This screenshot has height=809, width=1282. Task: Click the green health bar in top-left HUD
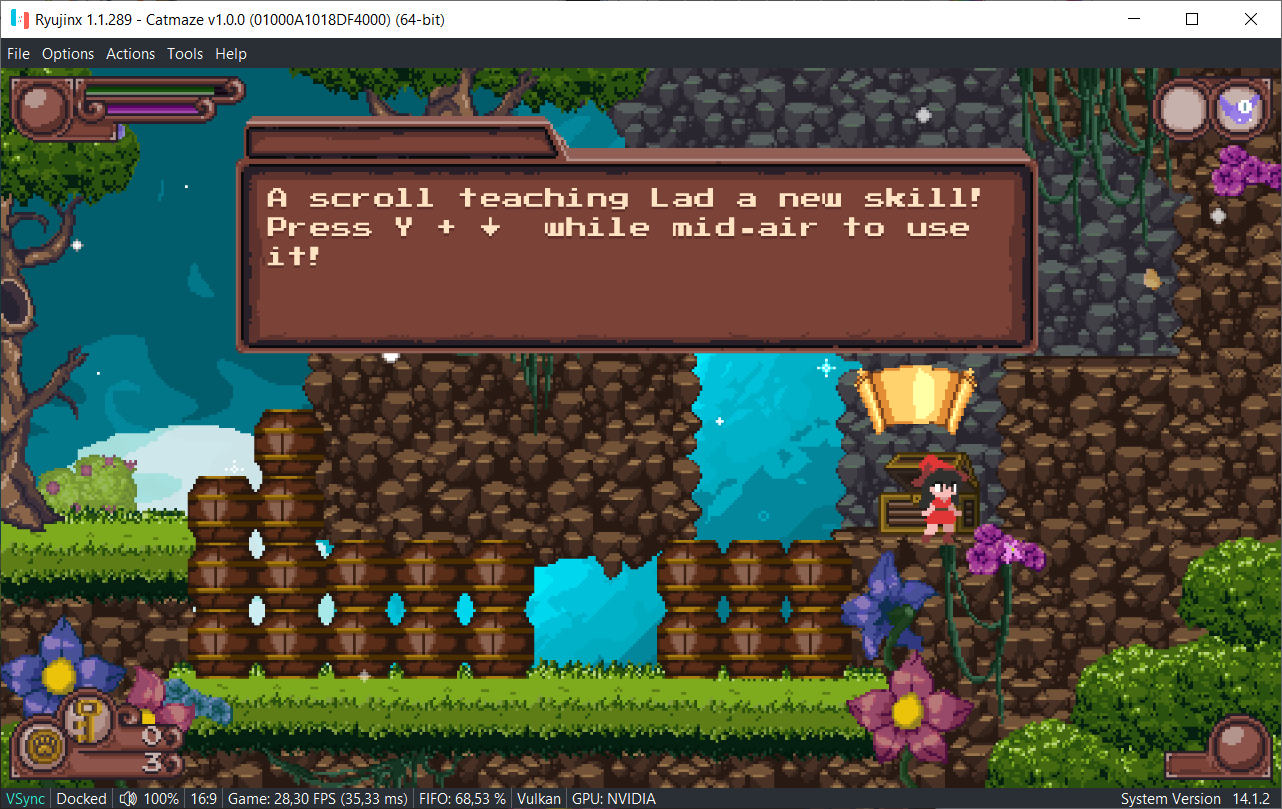[x=150, y=92]
